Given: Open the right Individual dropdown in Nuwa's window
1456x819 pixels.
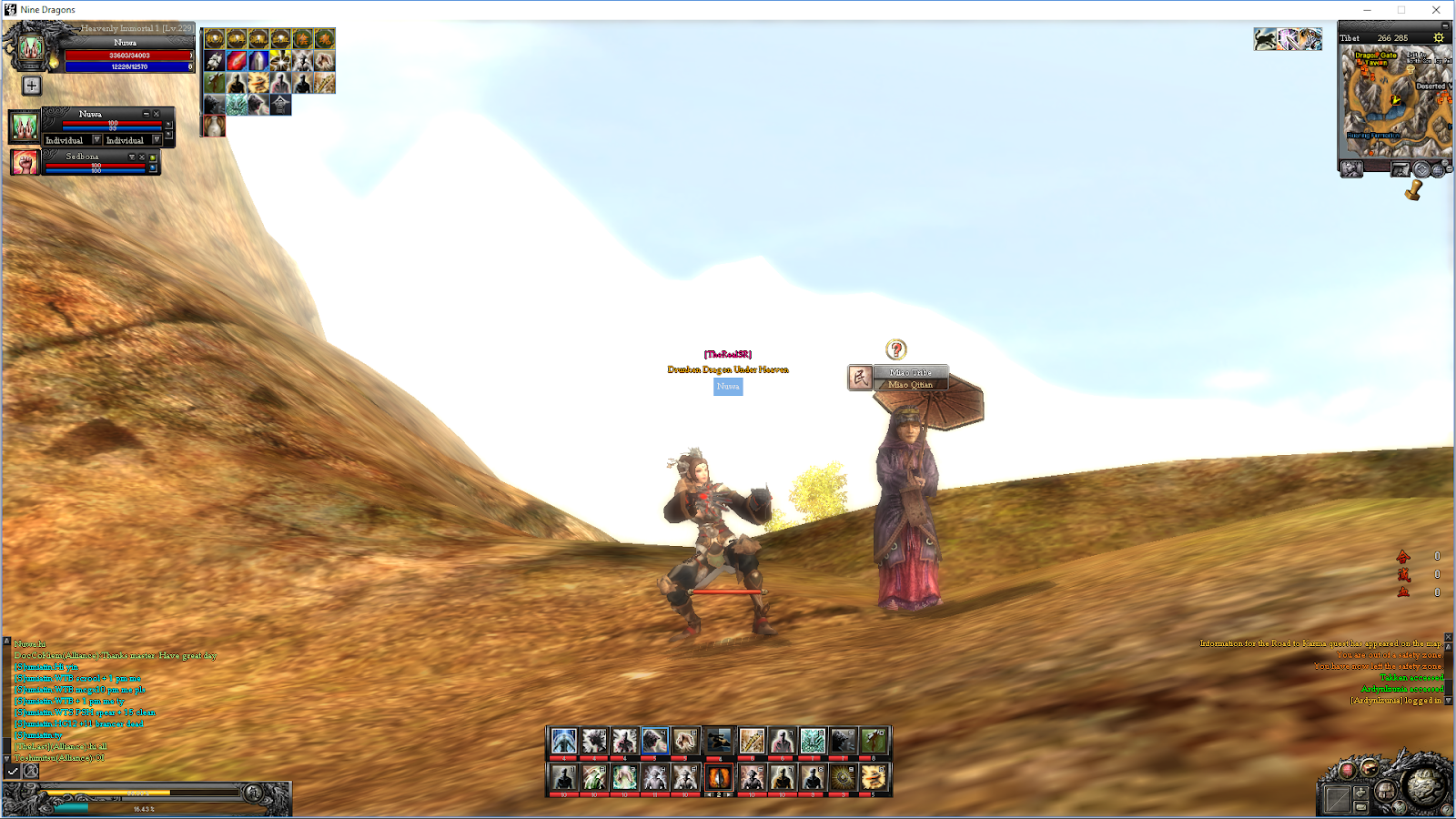Looking at the screenshot, I should click(157, 140).
